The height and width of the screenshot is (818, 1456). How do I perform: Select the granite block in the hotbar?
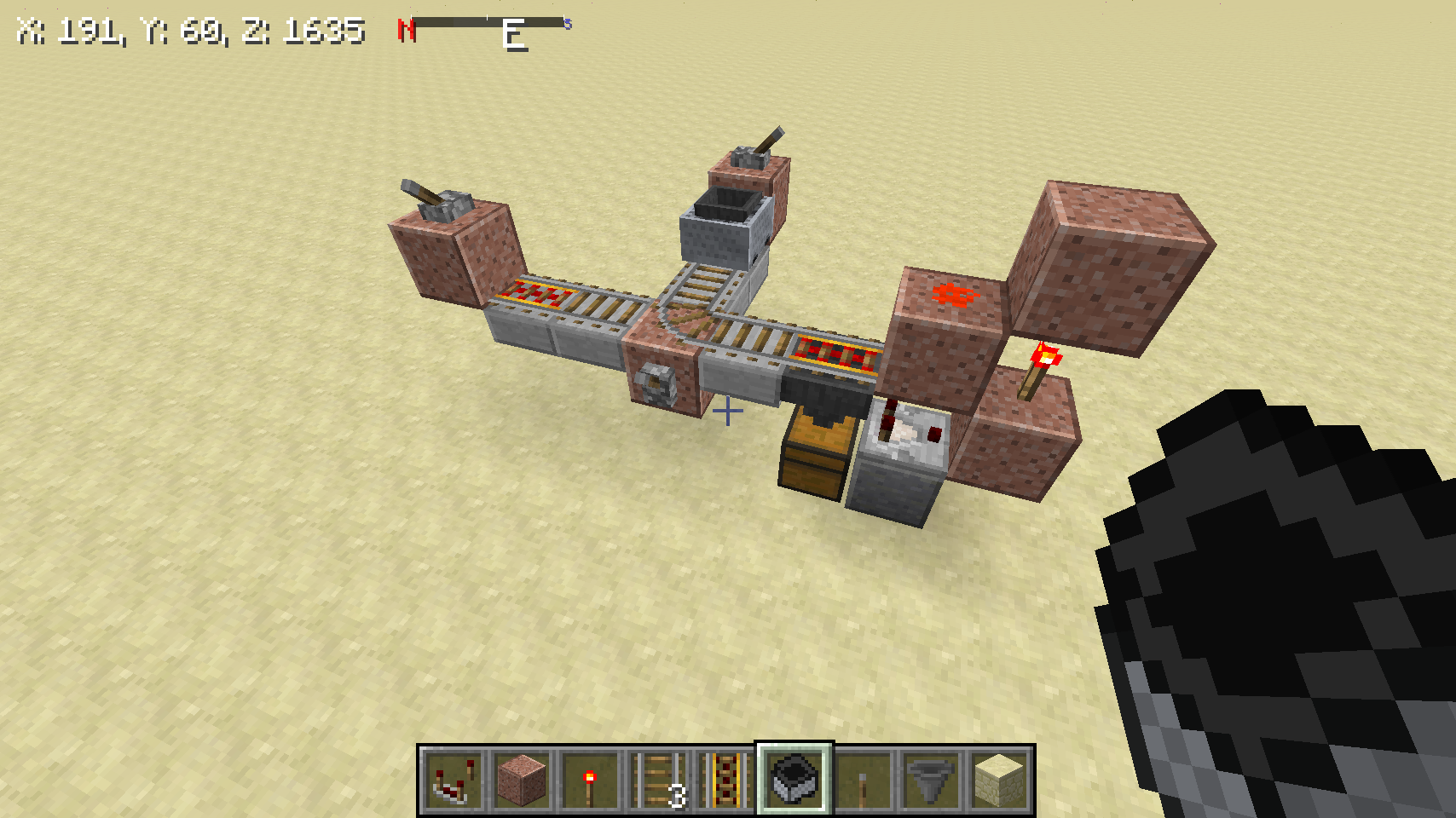pyautogui.click(x=521, y=777)
